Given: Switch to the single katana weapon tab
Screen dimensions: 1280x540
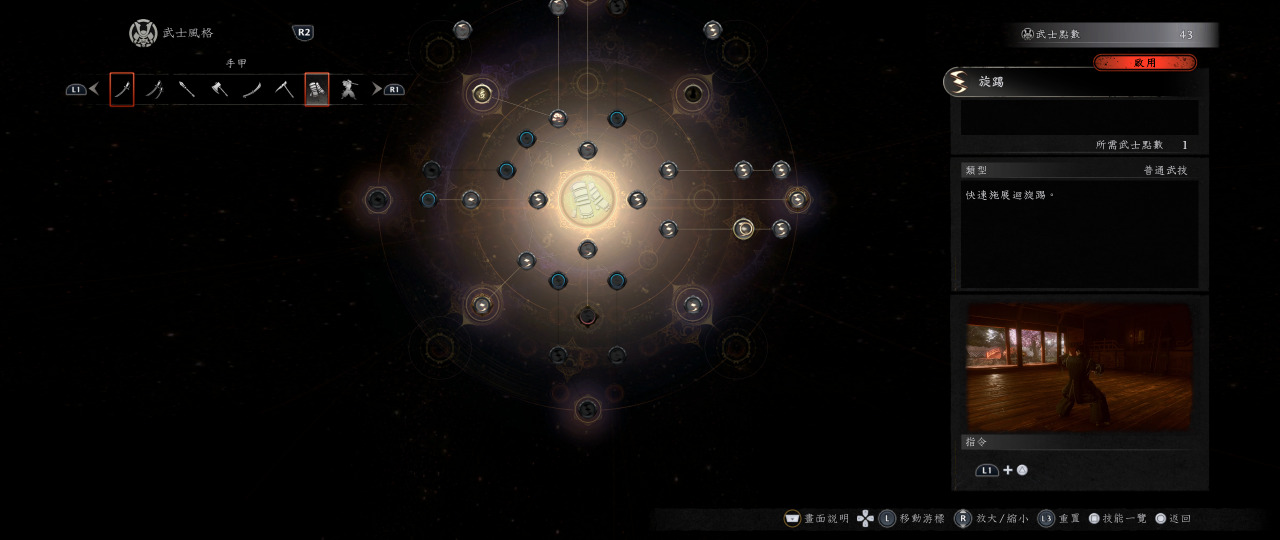Looking at the screenshot, I should (121, 90).
